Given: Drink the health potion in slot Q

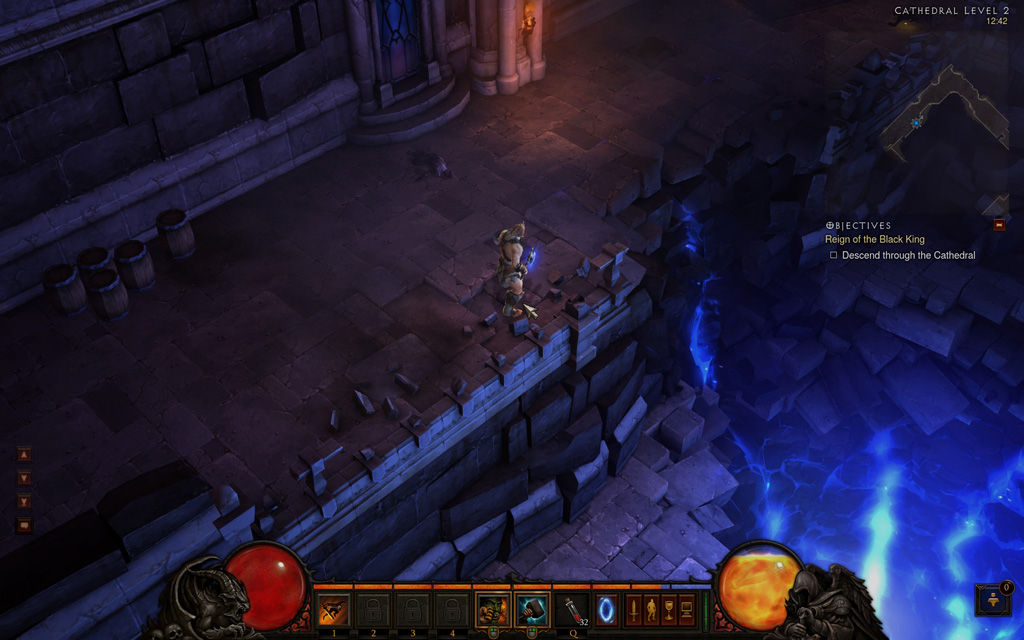Looking at the screenshot, I should 573,609.
